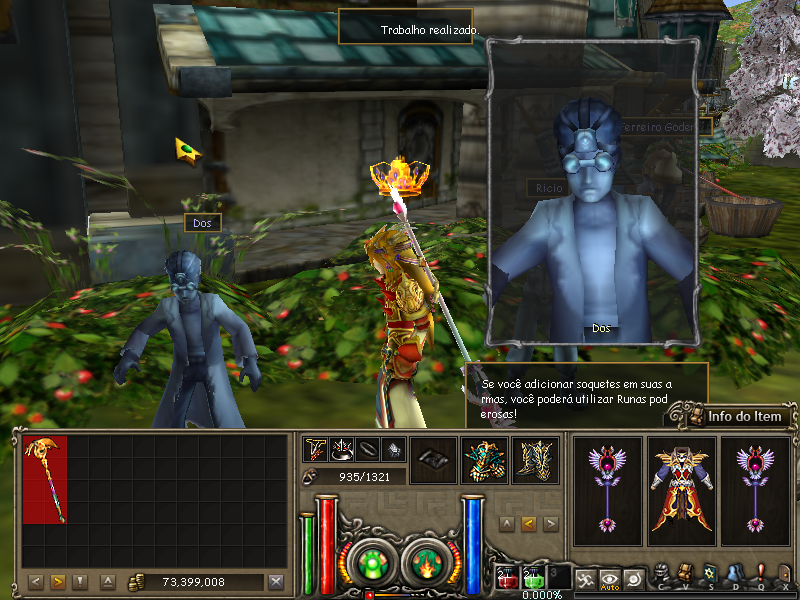
Task: Open the backpack inventory icon
Action: pos(686,573)
